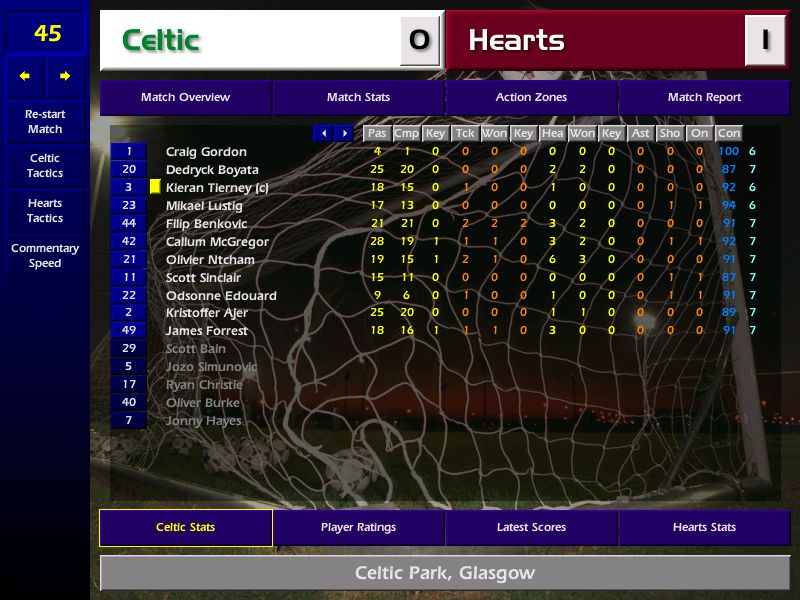Click the Pas column header
This screenshot has width=800, height=600.
point(377,133)
